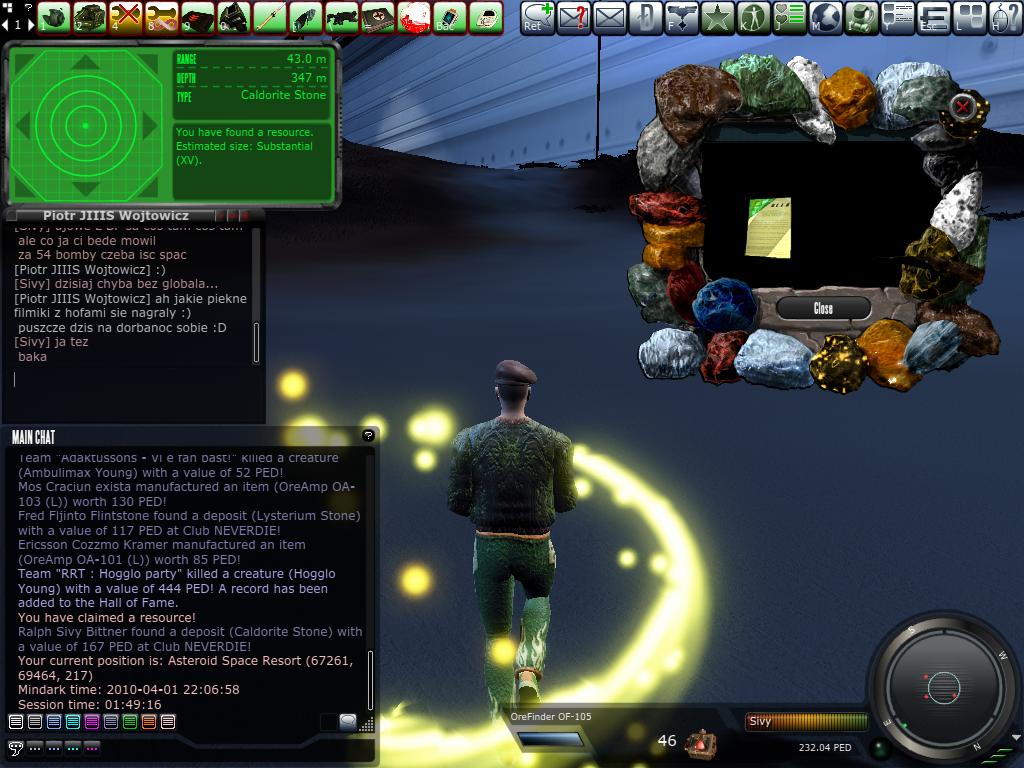Viewport: 1024px width, 768px height.
Task: Select the first aid kit hotbar slot
Action: 378,17
